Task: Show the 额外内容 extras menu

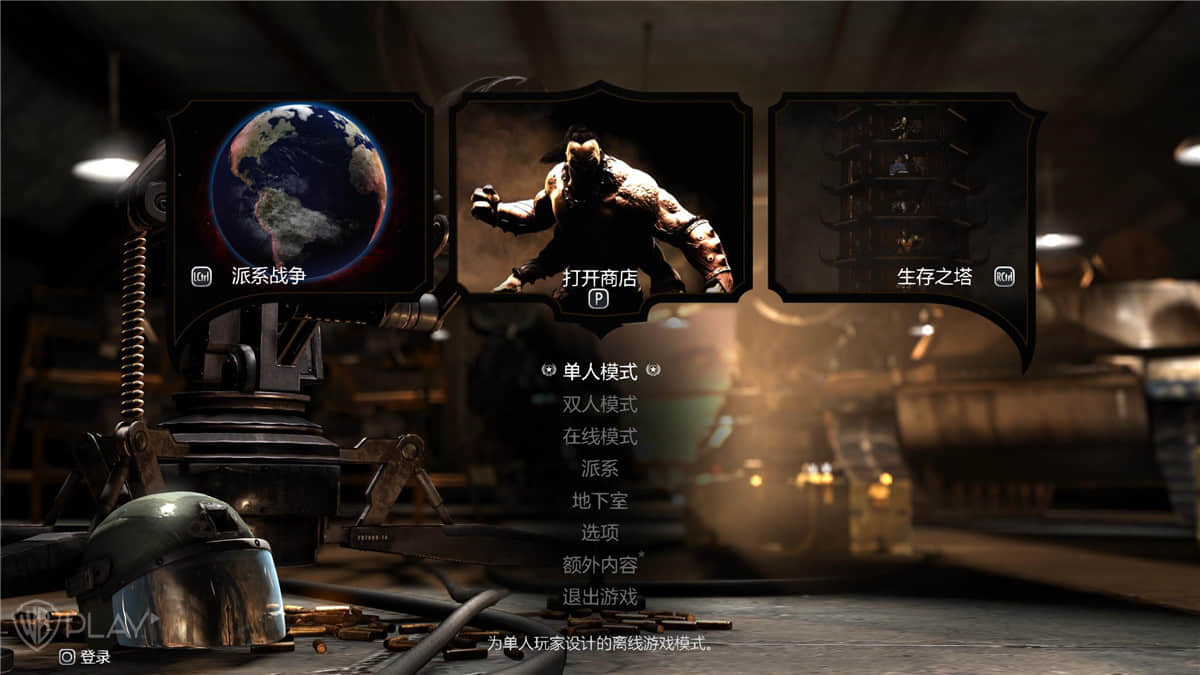Action: pyautogui.click(x=600, y=565)
